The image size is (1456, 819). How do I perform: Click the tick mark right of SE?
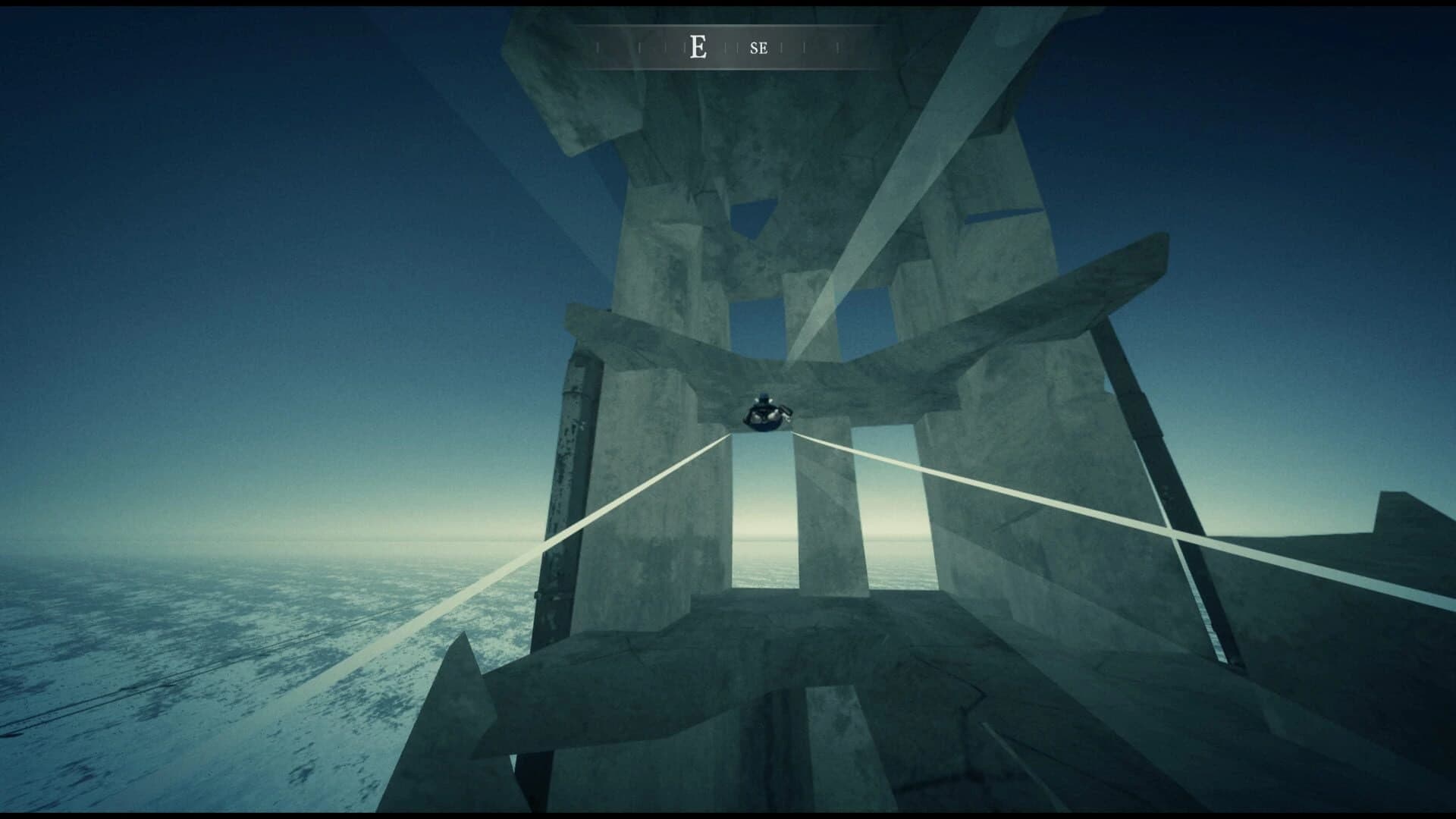(x=781, y=46)
